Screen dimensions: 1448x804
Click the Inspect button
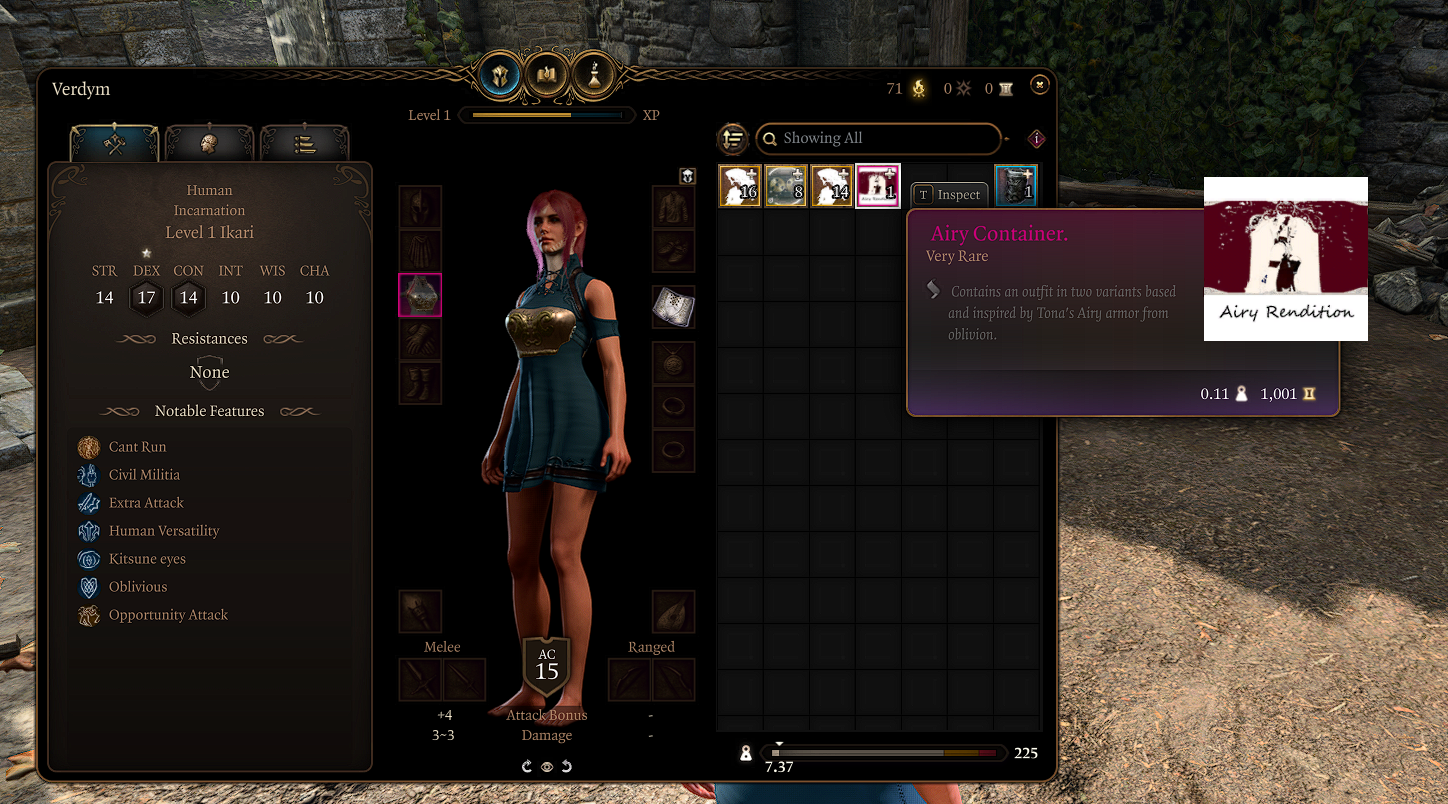948,194
